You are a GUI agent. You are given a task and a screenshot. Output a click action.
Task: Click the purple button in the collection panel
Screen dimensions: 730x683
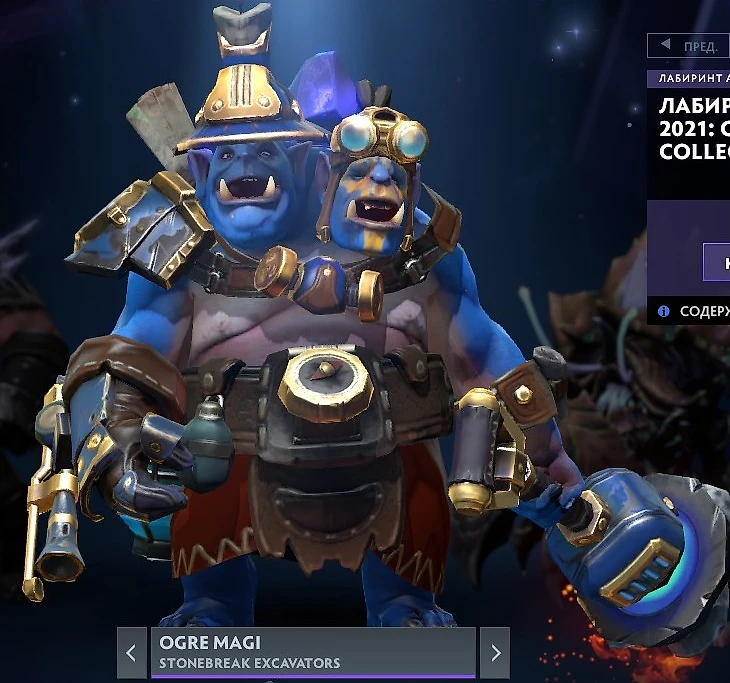pos(717,262)
